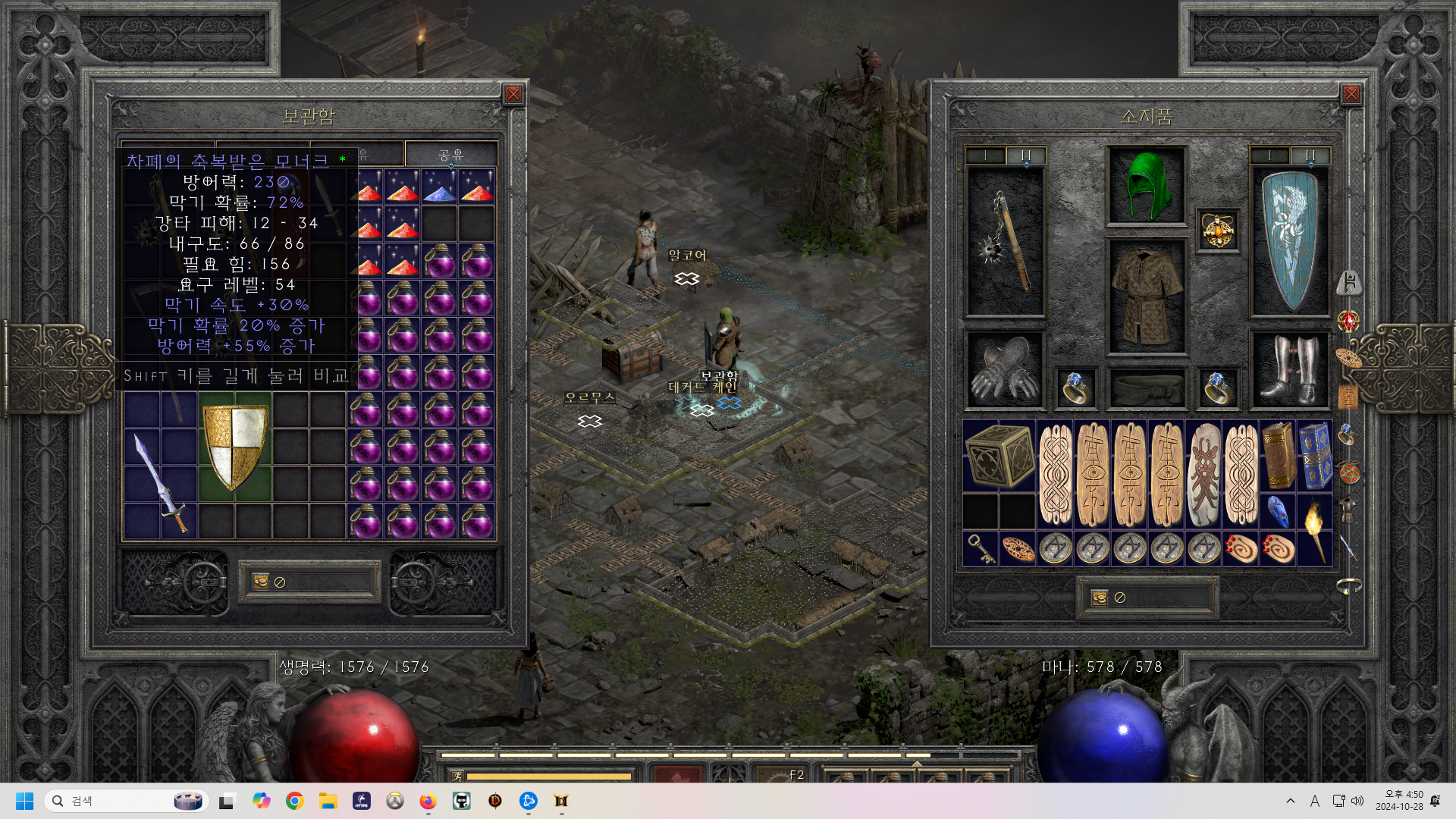Viewport: 1456px width, 819px height.
Task: Select the equipped blue kite shield
Action: [x=1289, y=241]
